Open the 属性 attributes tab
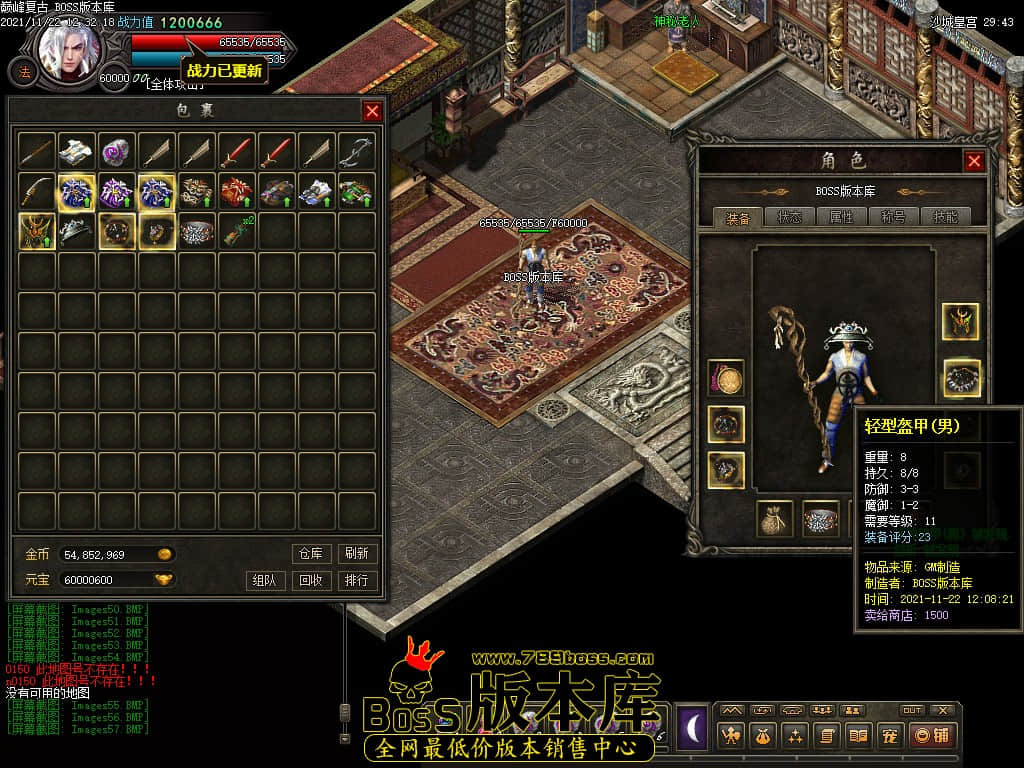This screenshot has width=1024, height=768. tap(841, 217)
